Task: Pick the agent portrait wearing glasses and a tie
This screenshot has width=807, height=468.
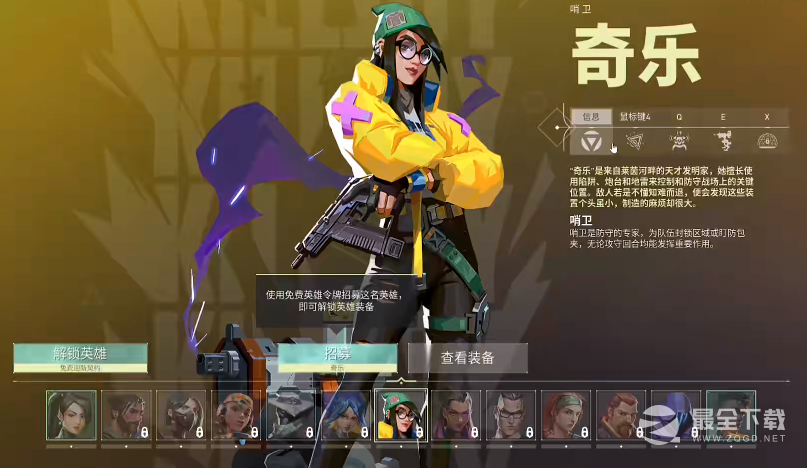Action: [510, 415]
